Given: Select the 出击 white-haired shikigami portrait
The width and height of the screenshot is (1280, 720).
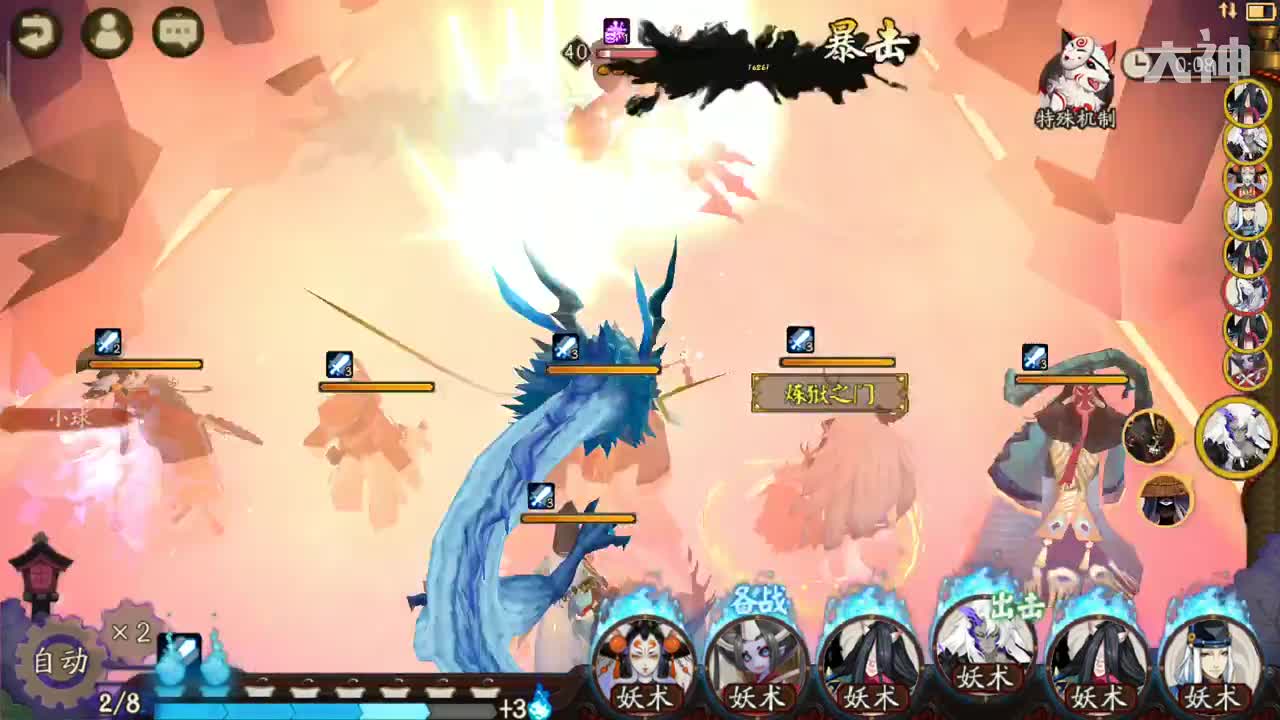Looking at the screenshot, I should pyautogui.click(x=985, y=650).
